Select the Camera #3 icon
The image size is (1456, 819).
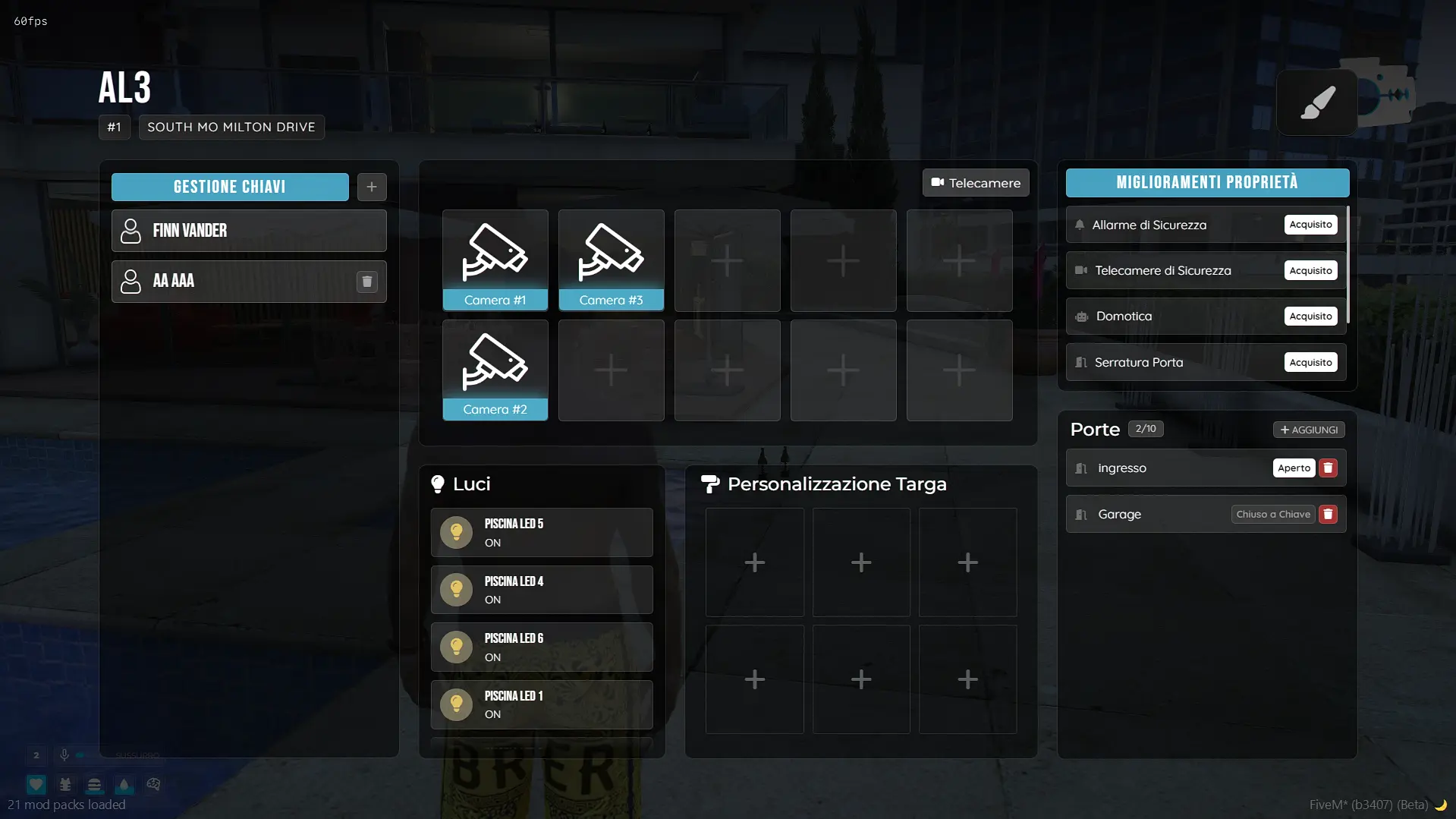pos(612,260)
